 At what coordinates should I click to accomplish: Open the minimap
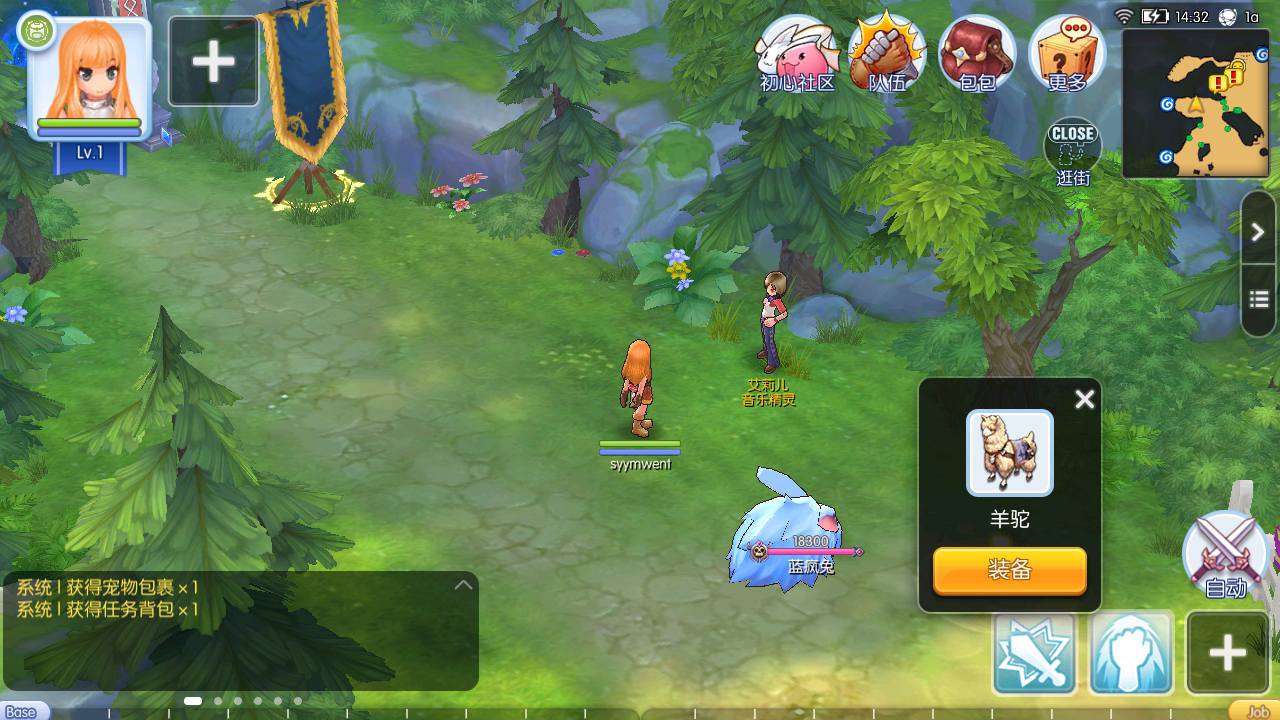pyautogui.click(x=1198, y=103)
